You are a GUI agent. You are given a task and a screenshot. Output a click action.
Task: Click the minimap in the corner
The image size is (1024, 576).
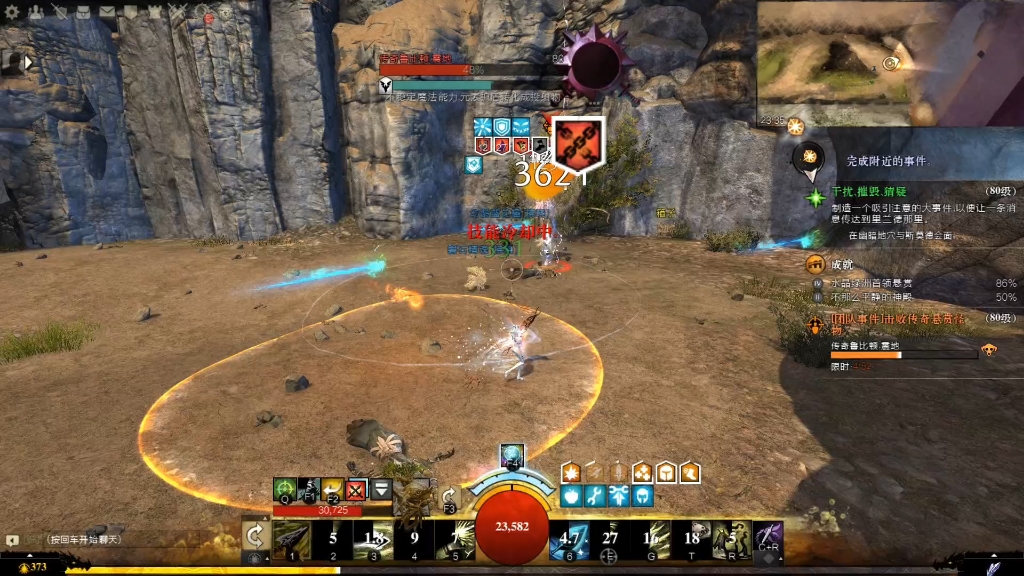click(x=888, y=62)
